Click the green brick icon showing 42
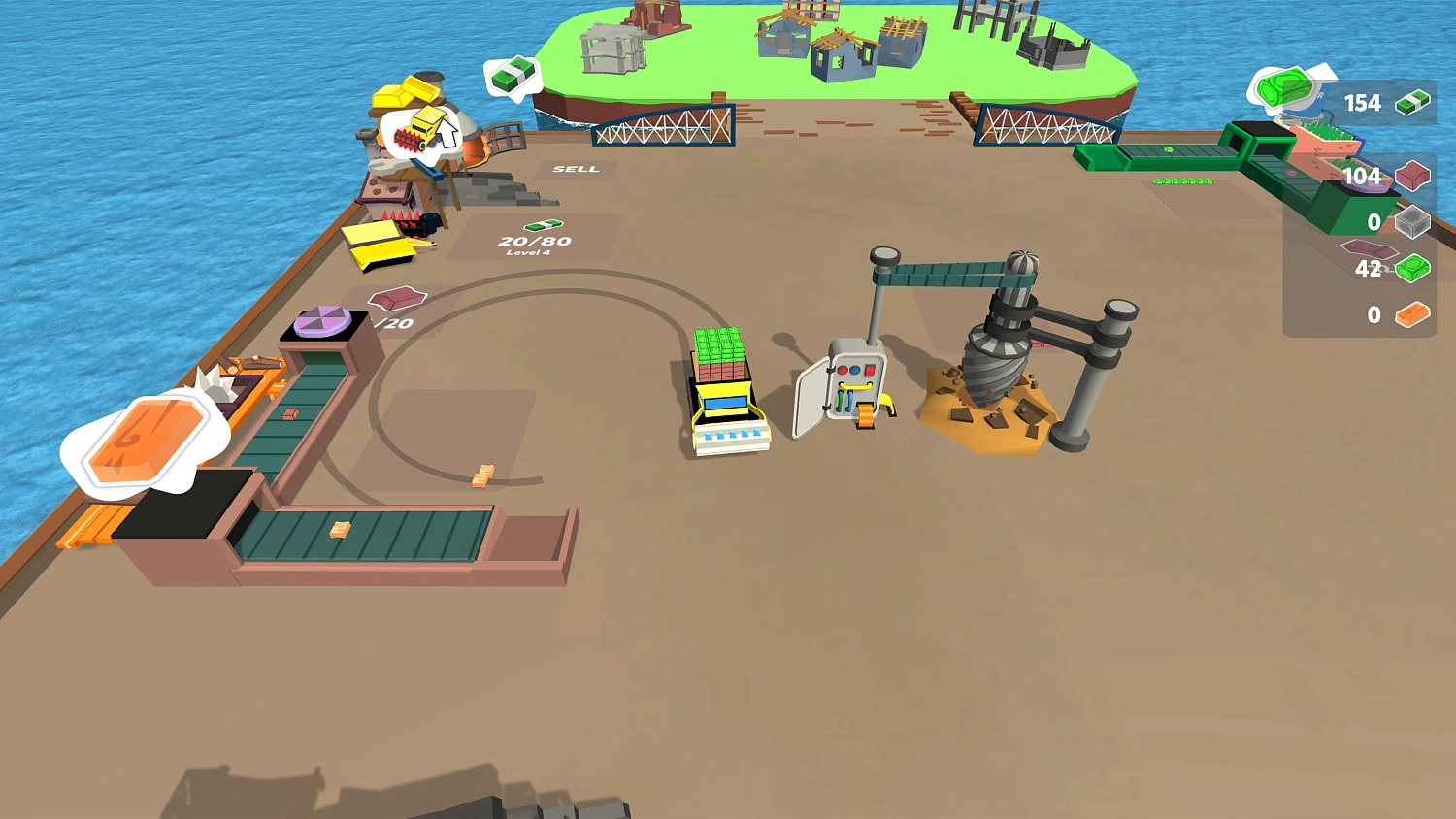The height and width of the screenshot is (819, 1456). coord(1412,268)
